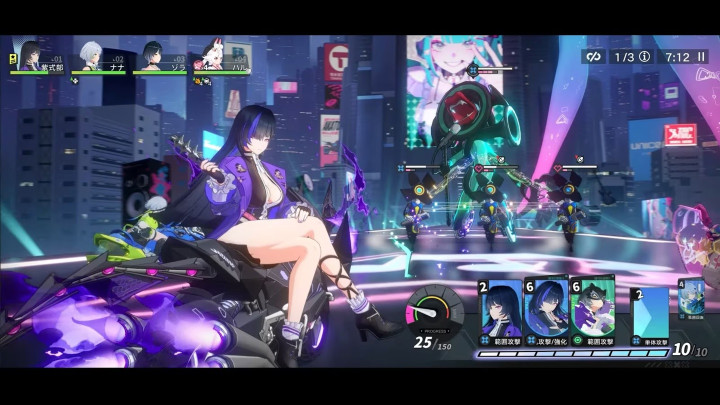Screen dimensions: 720x405
Task: Toggle the auto-battle link icon
Action: [x=594, y=57]
